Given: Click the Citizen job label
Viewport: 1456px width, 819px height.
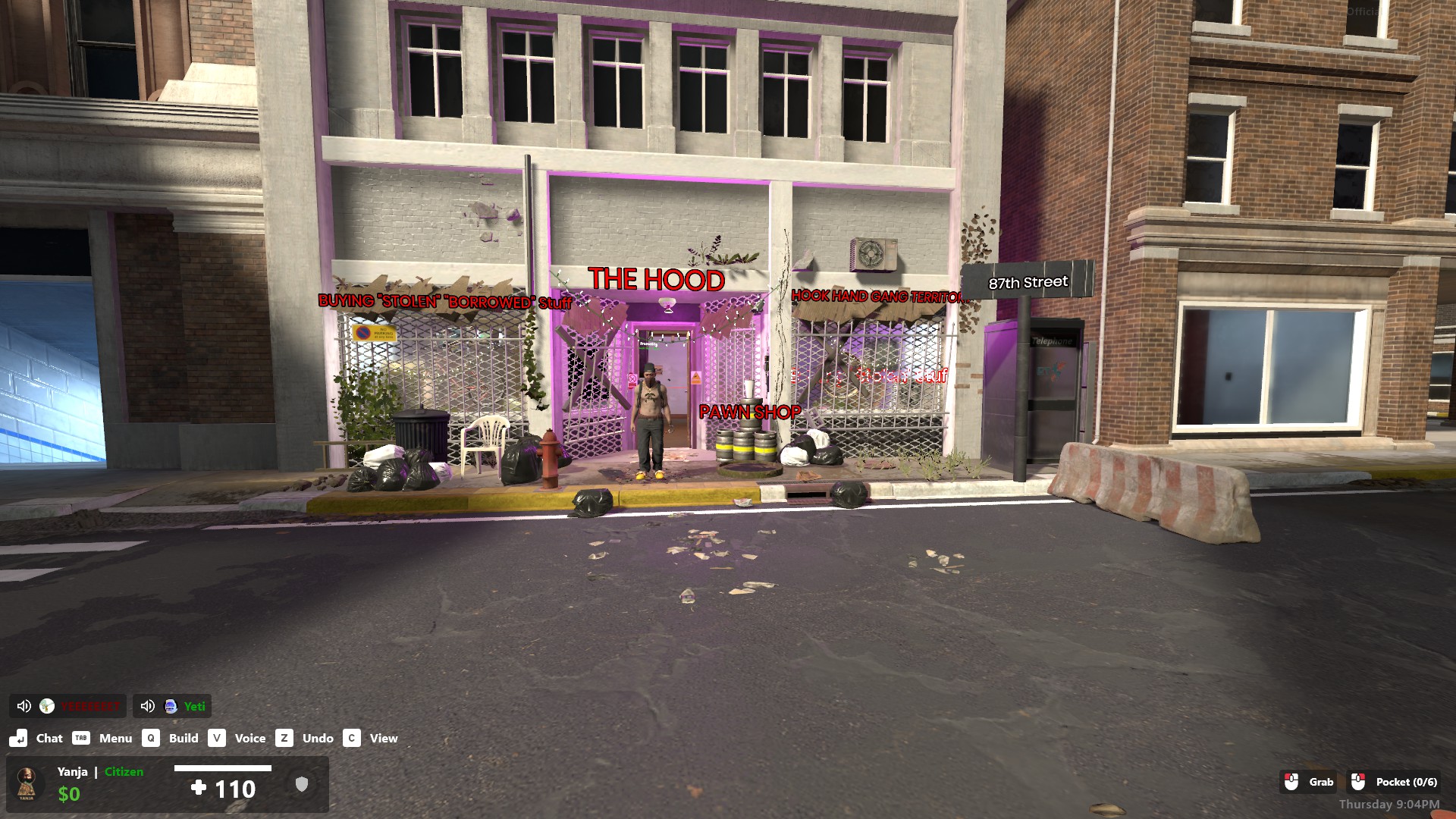Looking at the screenshot, I should 124,771.
